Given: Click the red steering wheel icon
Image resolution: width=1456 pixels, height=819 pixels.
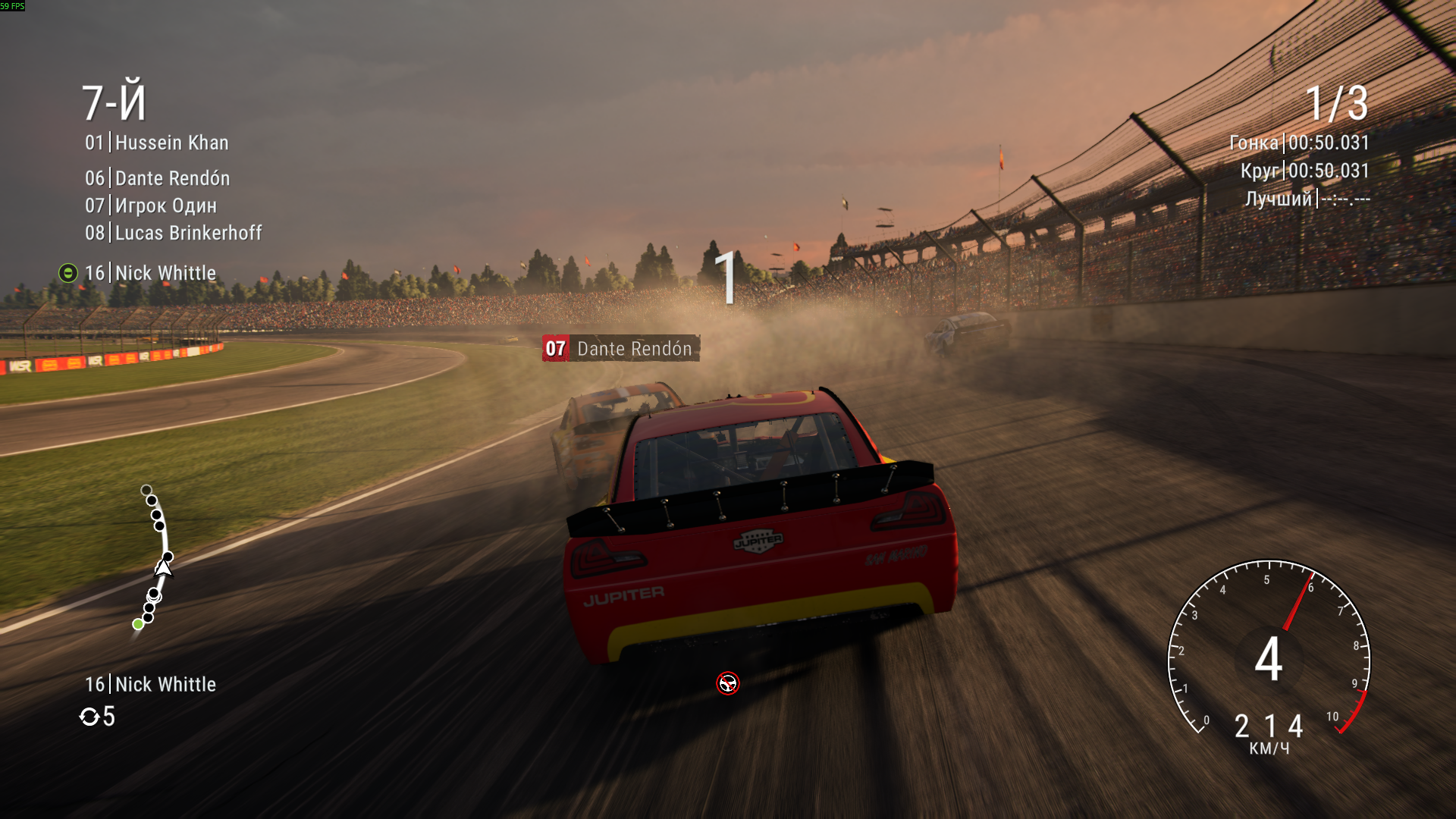Looking at the screenshot, I should (x=728, y=683).
